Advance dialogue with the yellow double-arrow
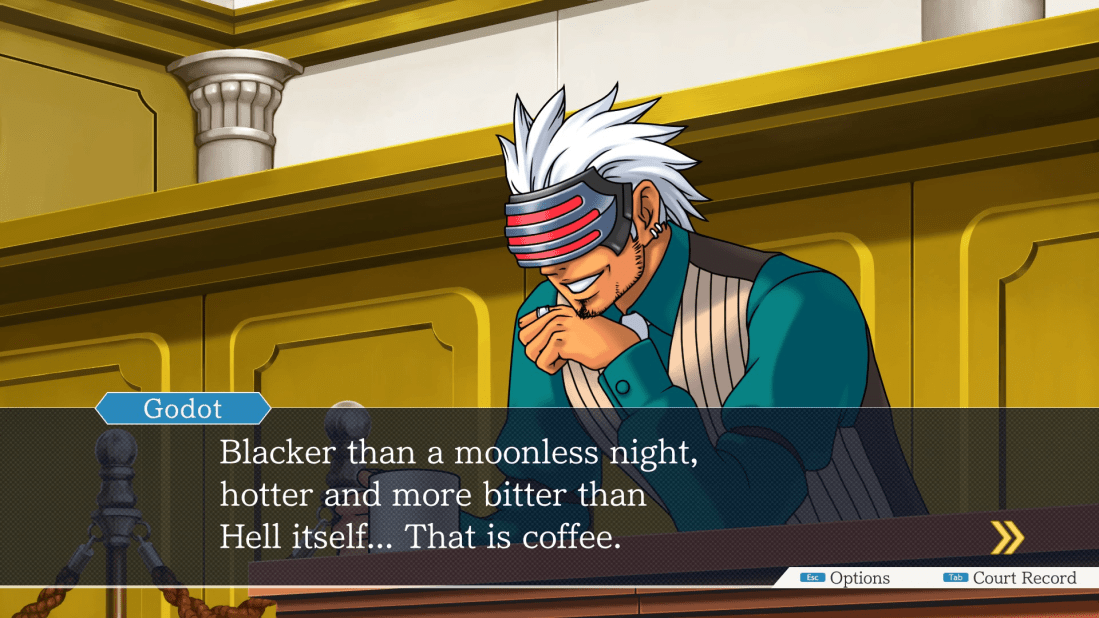Viewport: 1099px width, 618px height. coord(1006,538)
